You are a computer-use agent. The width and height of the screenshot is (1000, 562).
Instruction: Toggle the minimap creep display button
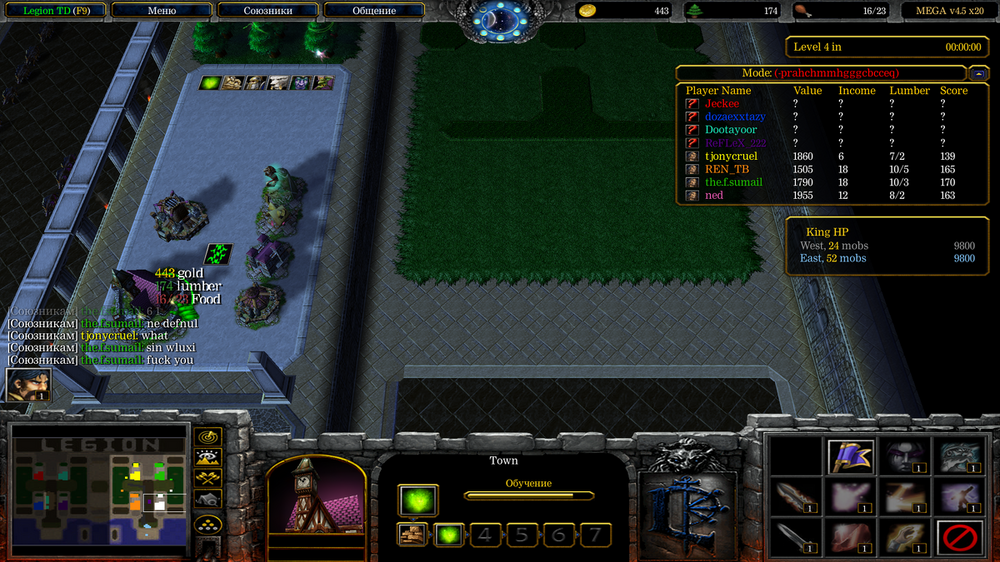[x=208, y=500]
